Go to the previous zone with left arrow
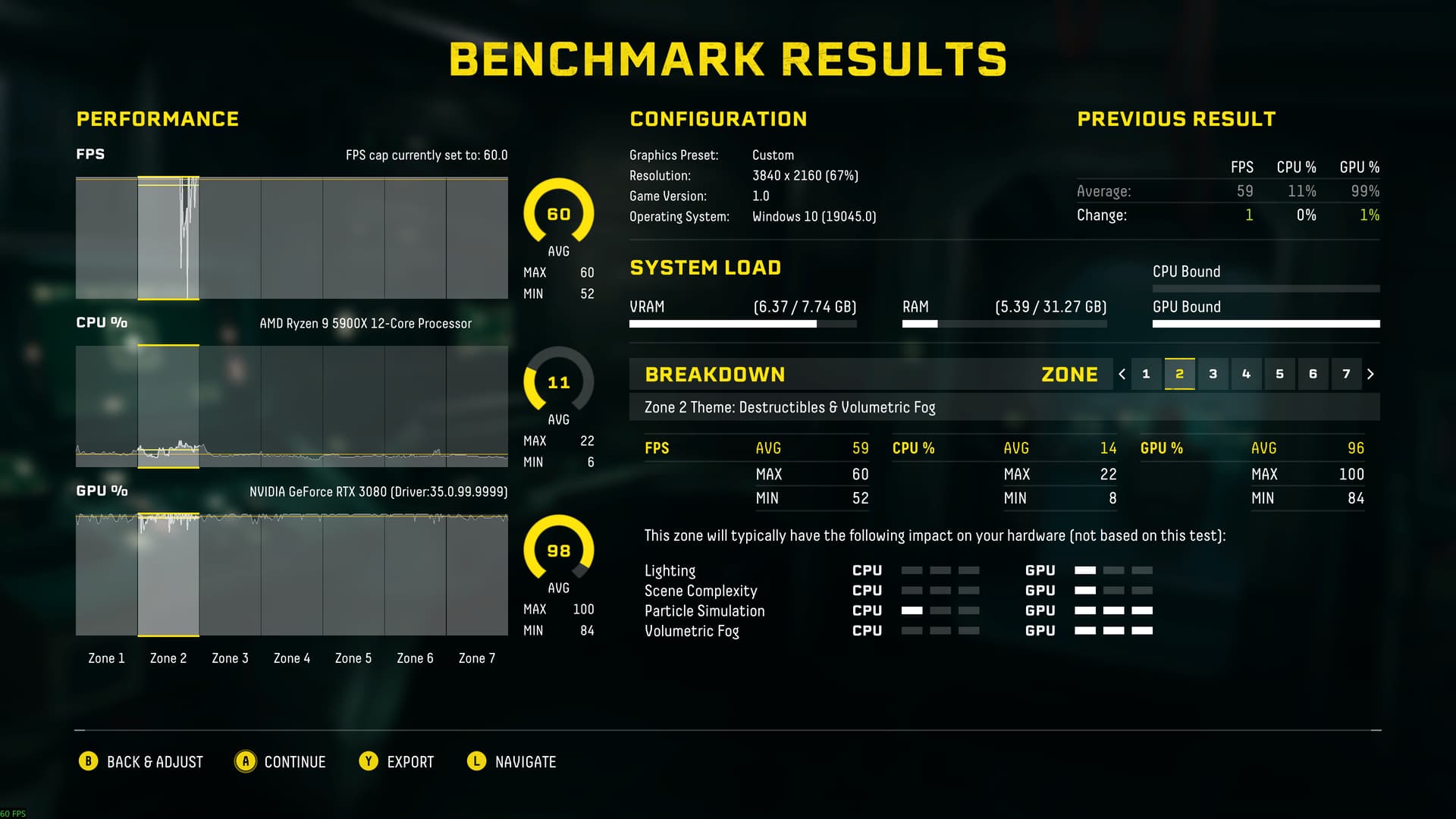Image resolution: width=1456 pixels, height=819 pixels. click(x=1122, y=374)
